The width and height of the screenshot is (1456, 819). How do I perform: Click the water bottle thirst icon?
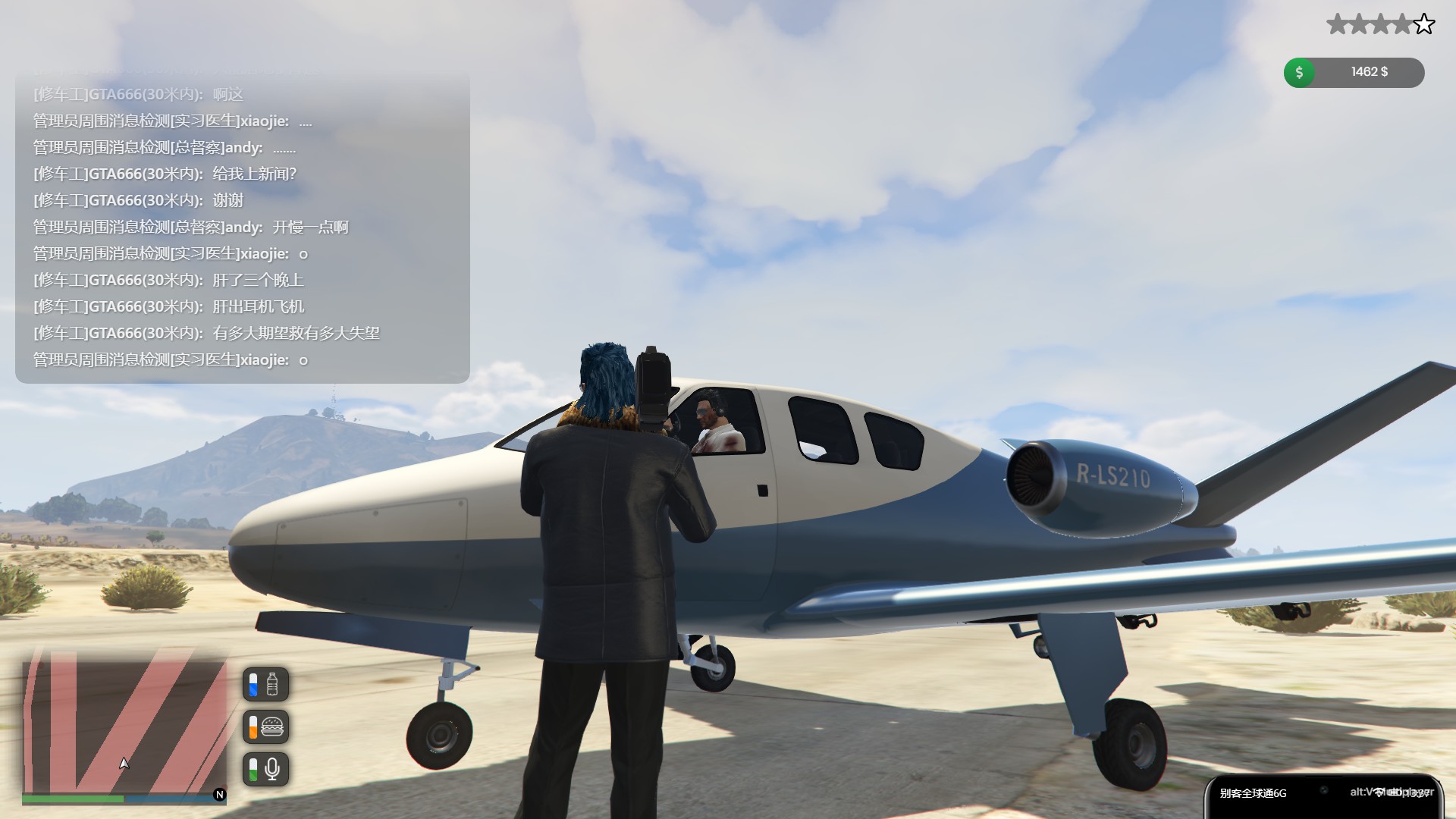tap(271, 685)
